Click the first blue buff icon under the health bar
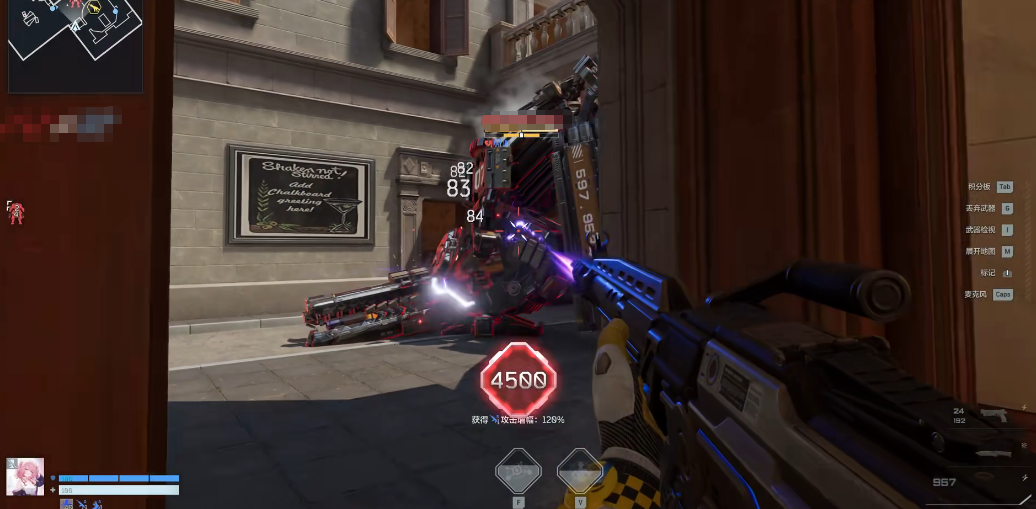This screenshot has height=509, width=1036. click(x=67, y=504)
